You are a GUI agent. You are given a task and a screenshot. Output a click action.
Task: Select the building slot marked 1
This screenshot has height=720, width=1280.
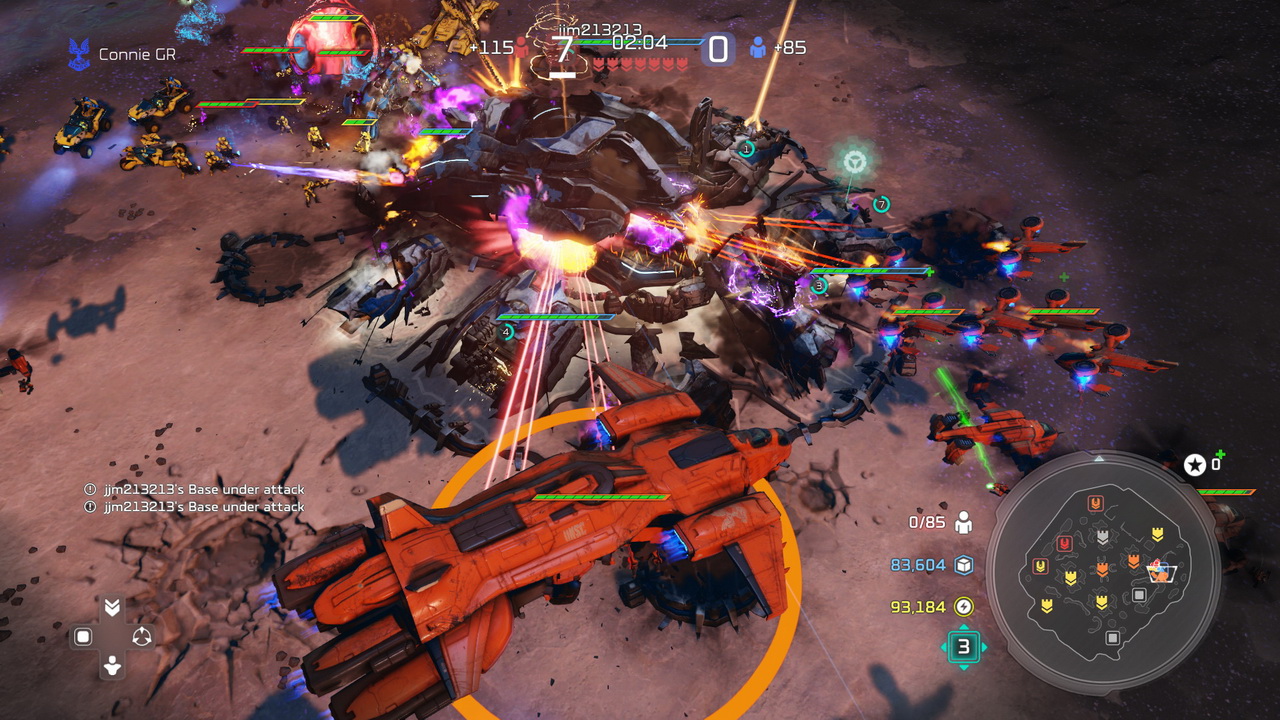(x=746, y=150)
